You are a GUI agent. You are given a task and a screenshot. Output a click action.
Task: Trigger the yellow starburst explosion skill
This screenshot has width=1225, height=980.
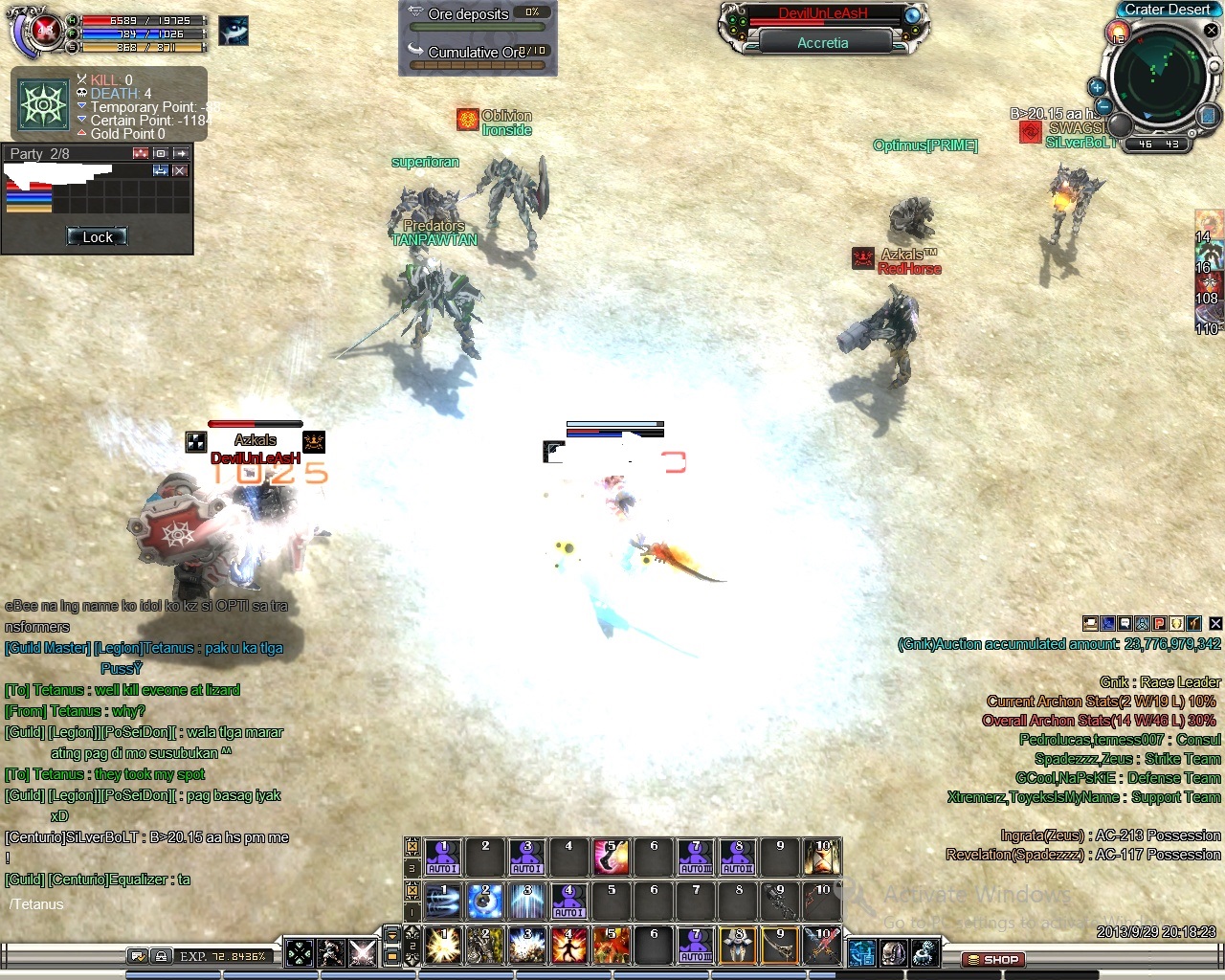click(x=443, y=946)
